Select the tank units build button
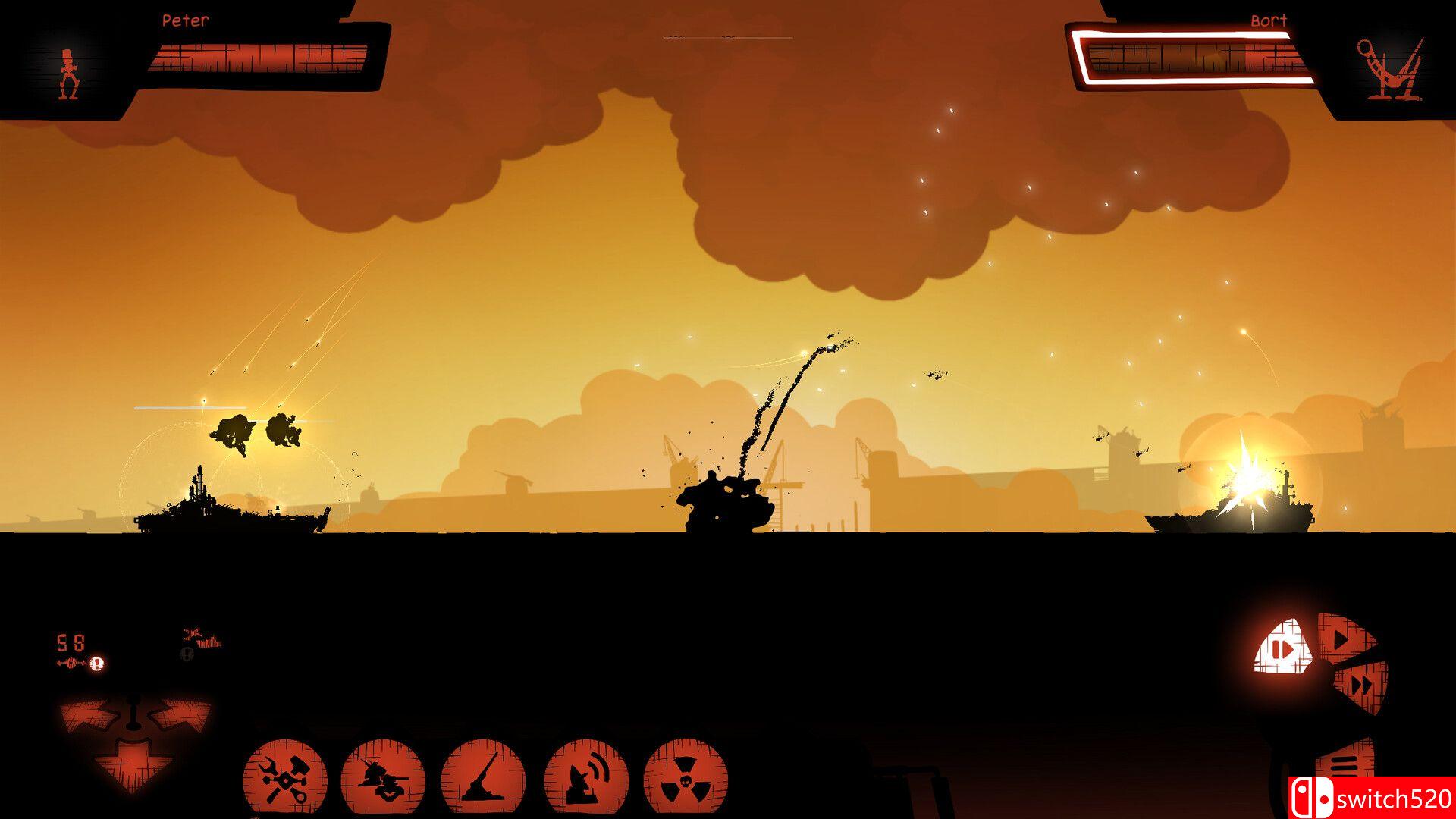The width and height of the screenshot is (1456, 819). 382,780
